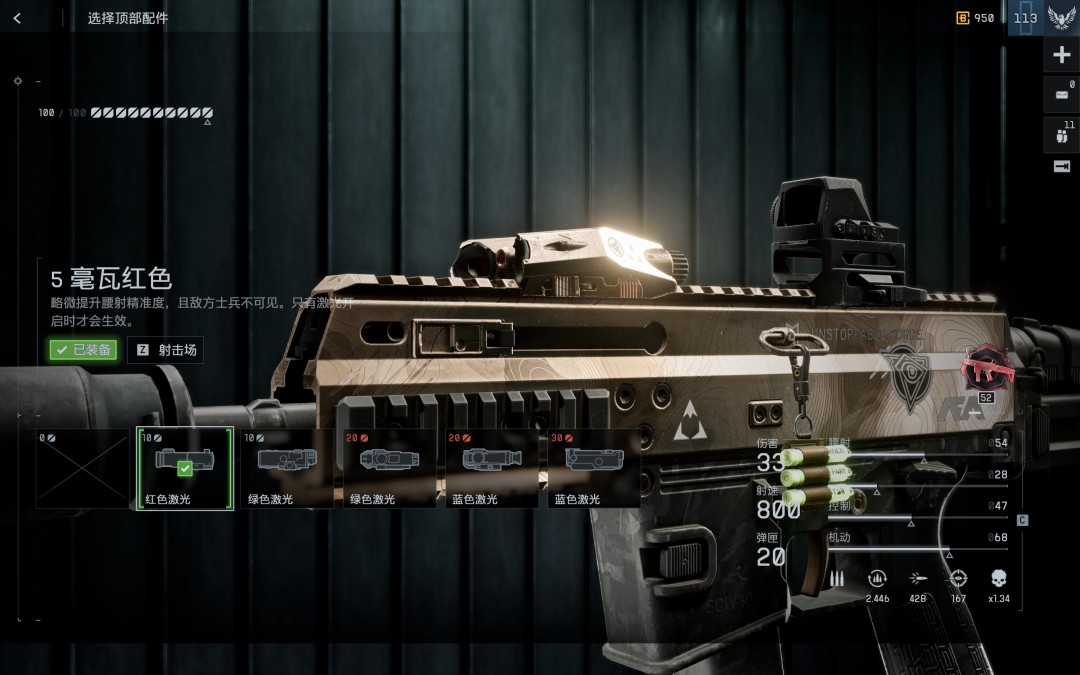Select the empty no-attachment slot
Screen dimensions: 1080x675
[x=83, y=468]
